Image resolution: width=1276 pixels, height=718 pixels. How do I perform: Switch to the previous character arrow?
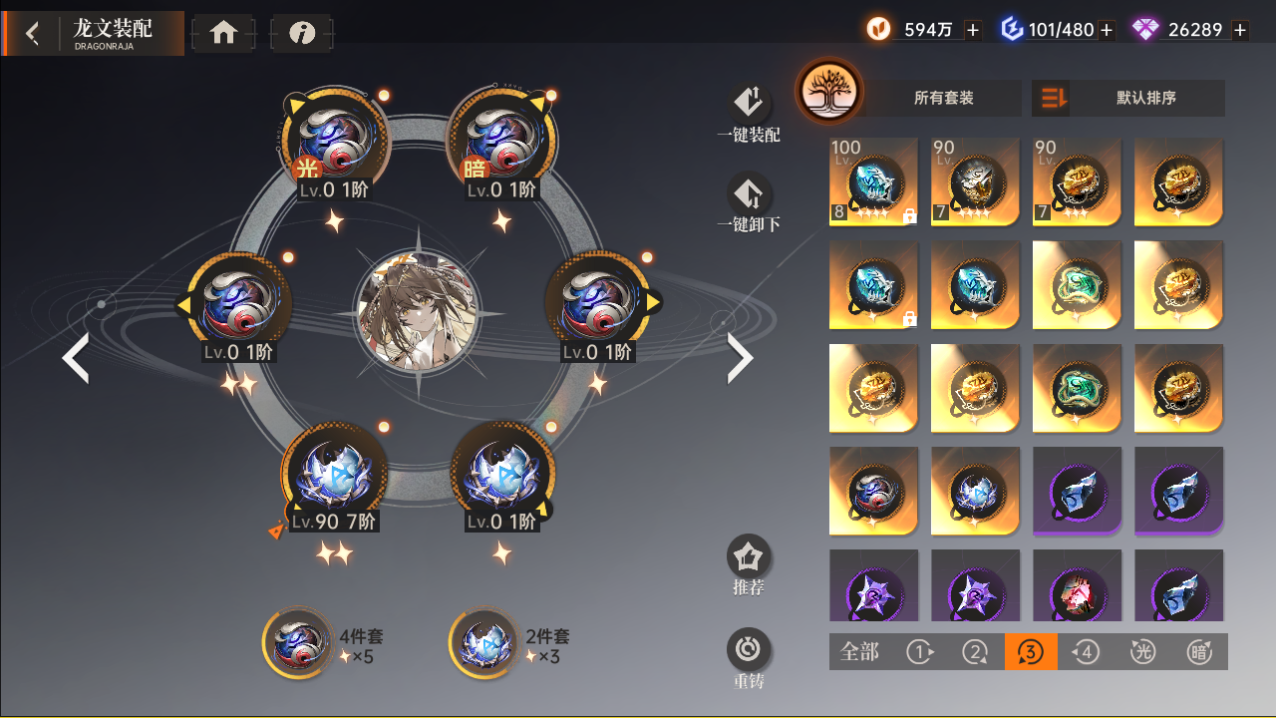tap(76, 358)
